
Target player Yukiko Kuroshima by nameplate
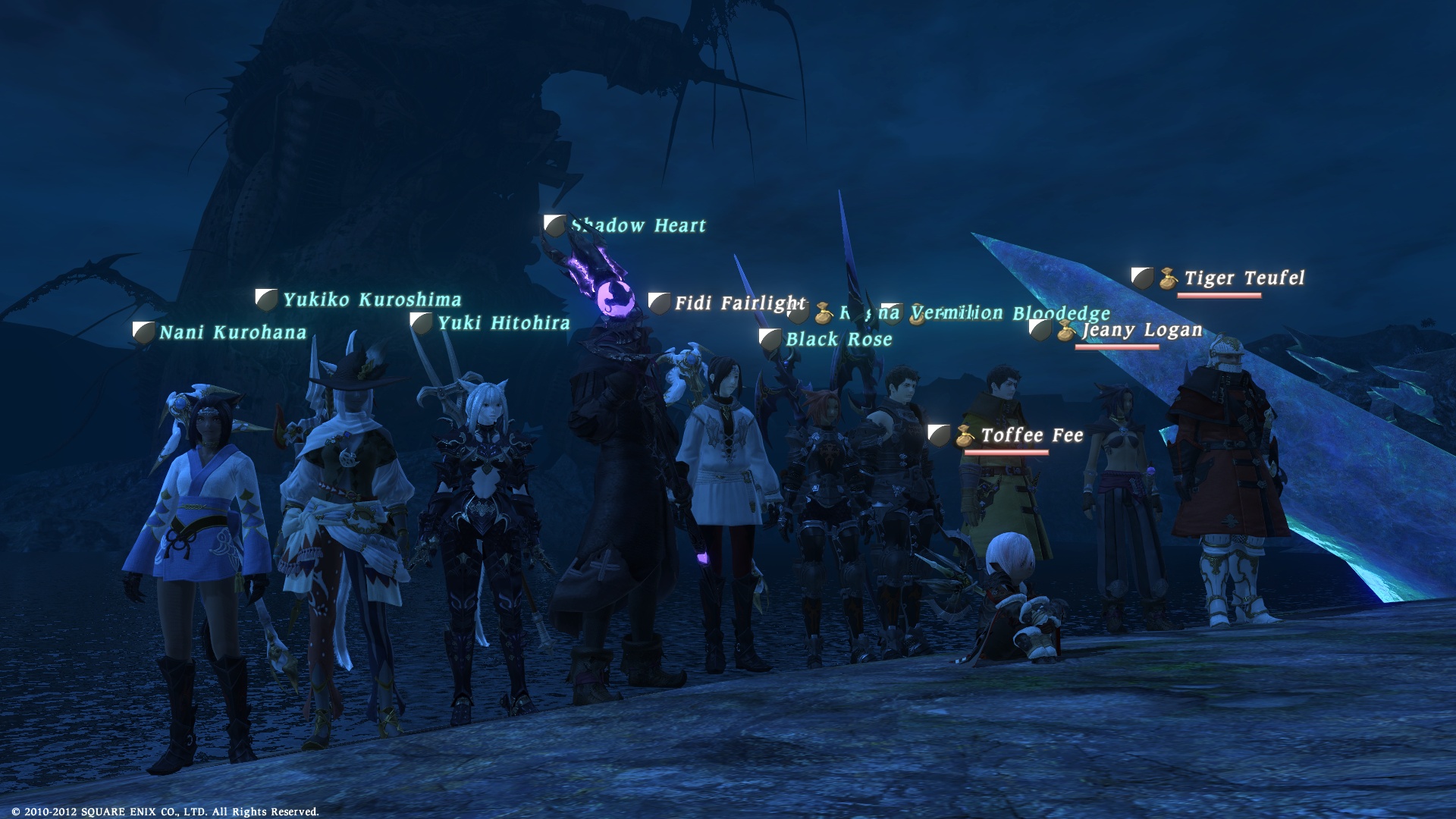(372, 300)
